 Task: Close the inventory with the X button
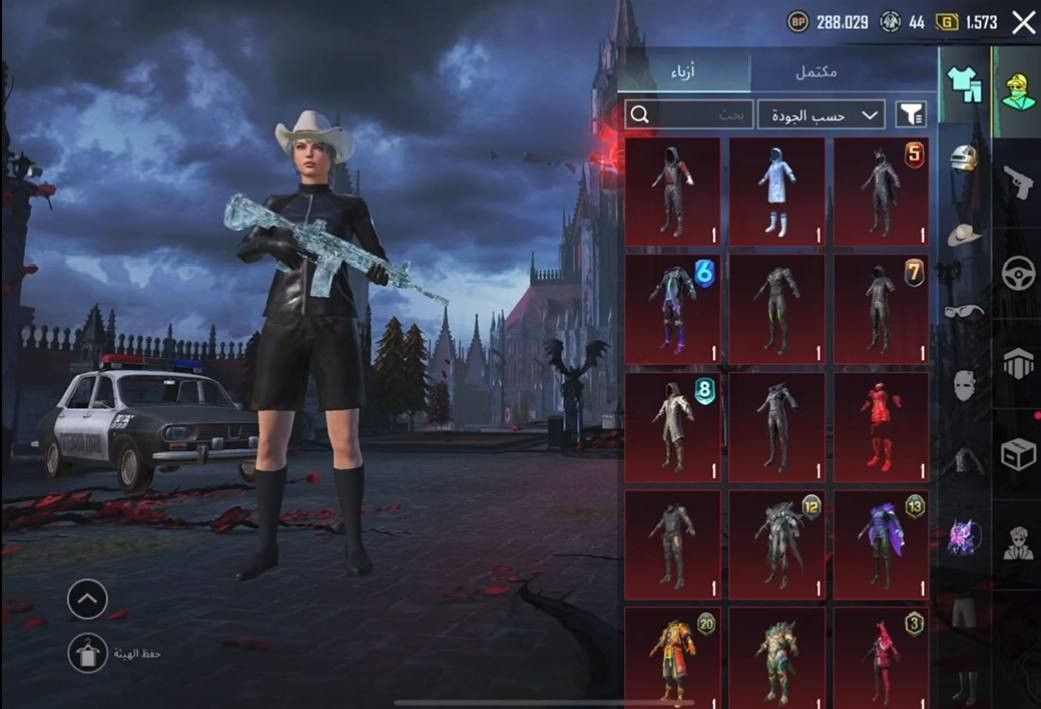pyautogui.click(x=1023, y=22)
